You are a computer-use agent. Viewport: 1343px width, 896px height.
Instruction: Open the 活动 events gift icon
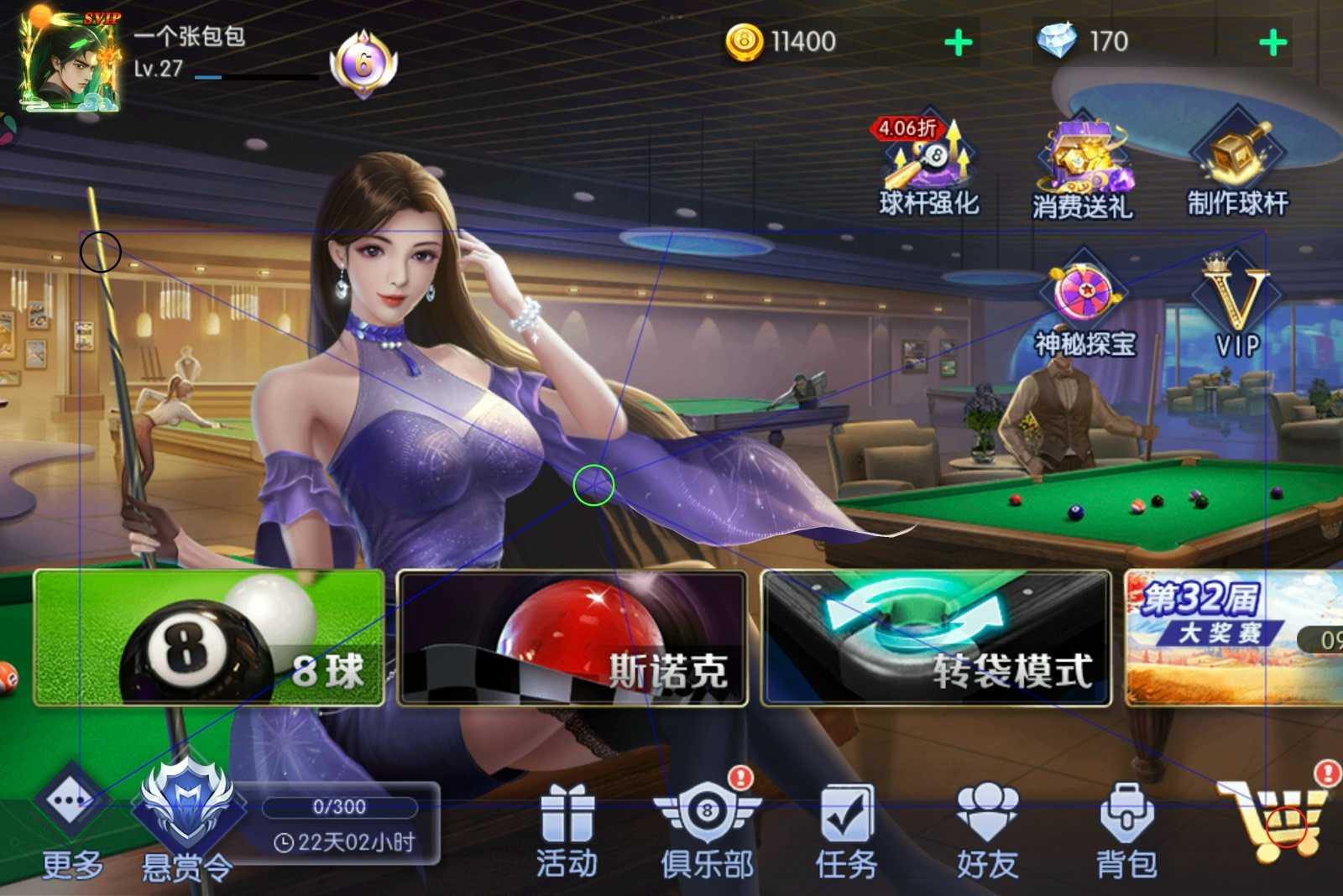(567, 826)
